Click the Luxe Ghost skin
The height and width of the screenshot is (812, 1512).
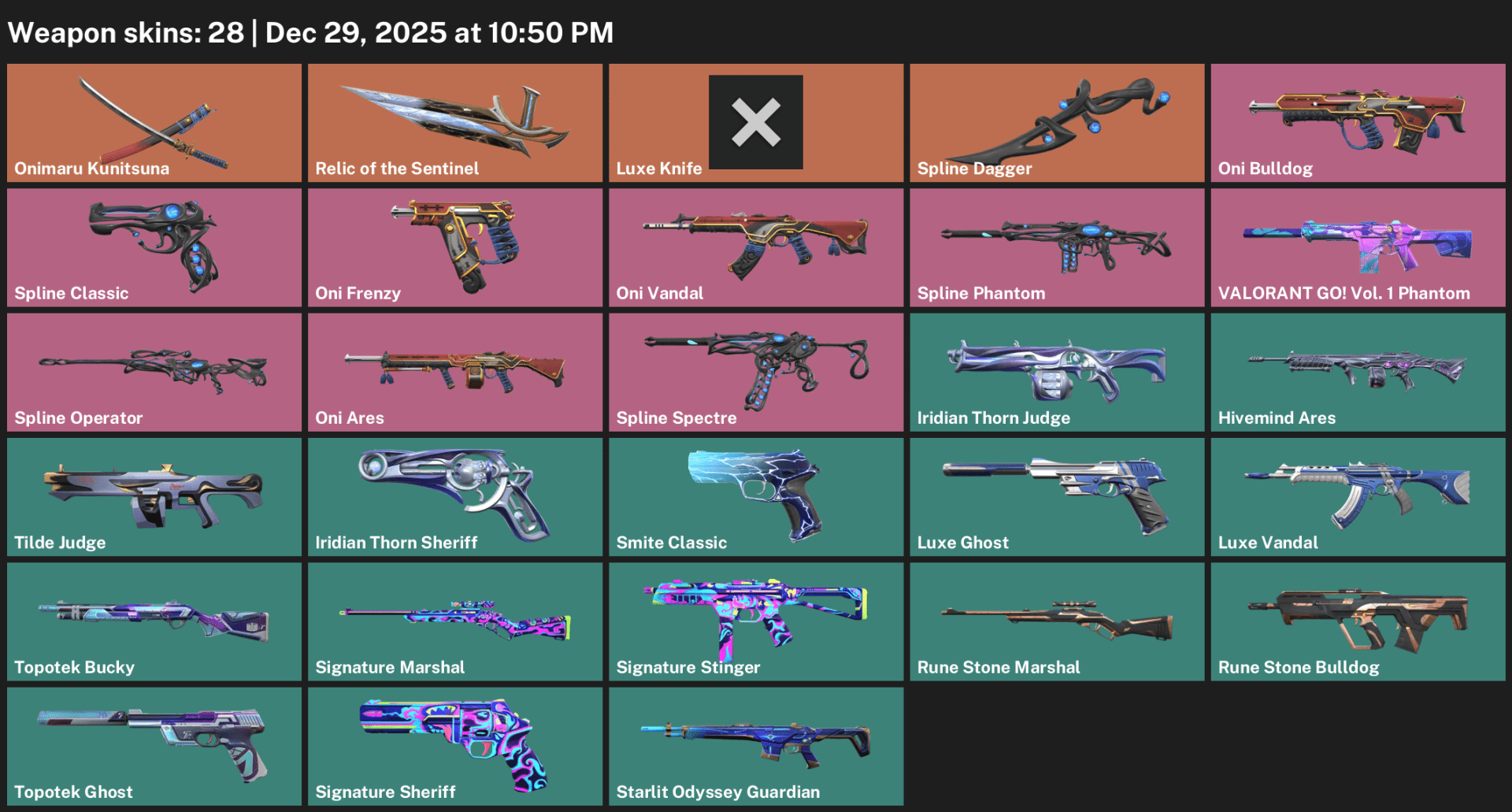[1056, 496]
